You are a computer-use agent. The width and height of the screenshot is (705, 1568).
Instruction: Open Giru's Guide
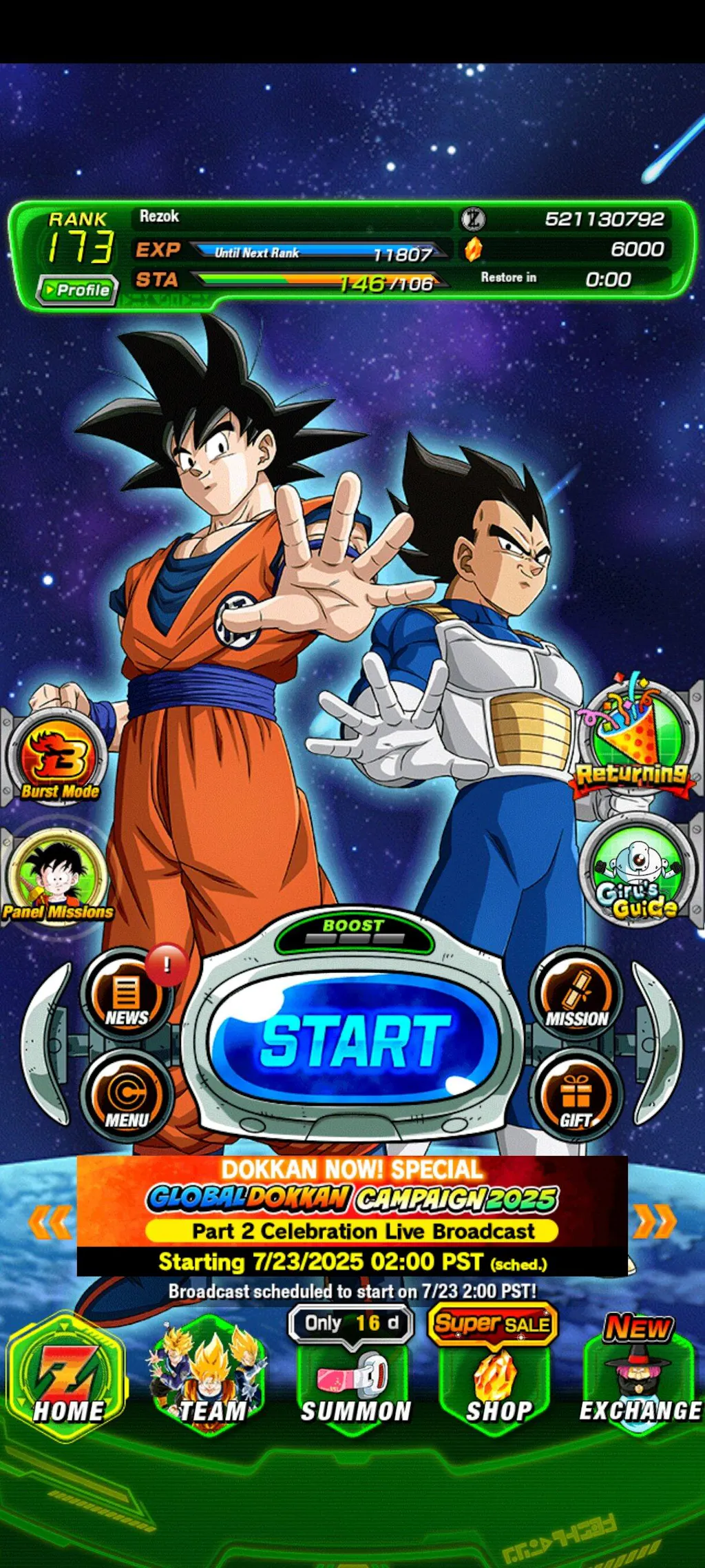(637, 871)
